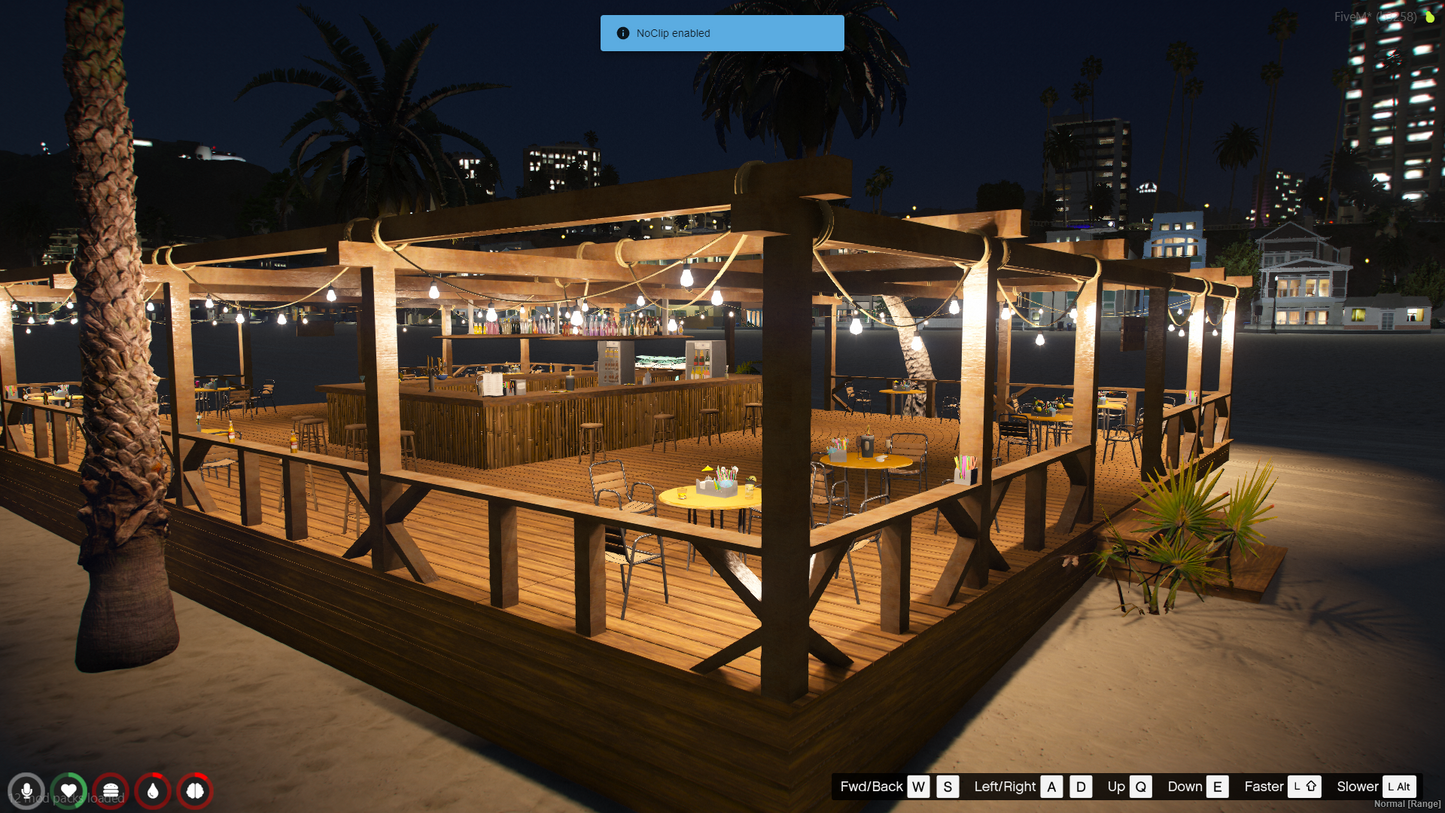Click the burger hunger status icon

coord(111,791)
